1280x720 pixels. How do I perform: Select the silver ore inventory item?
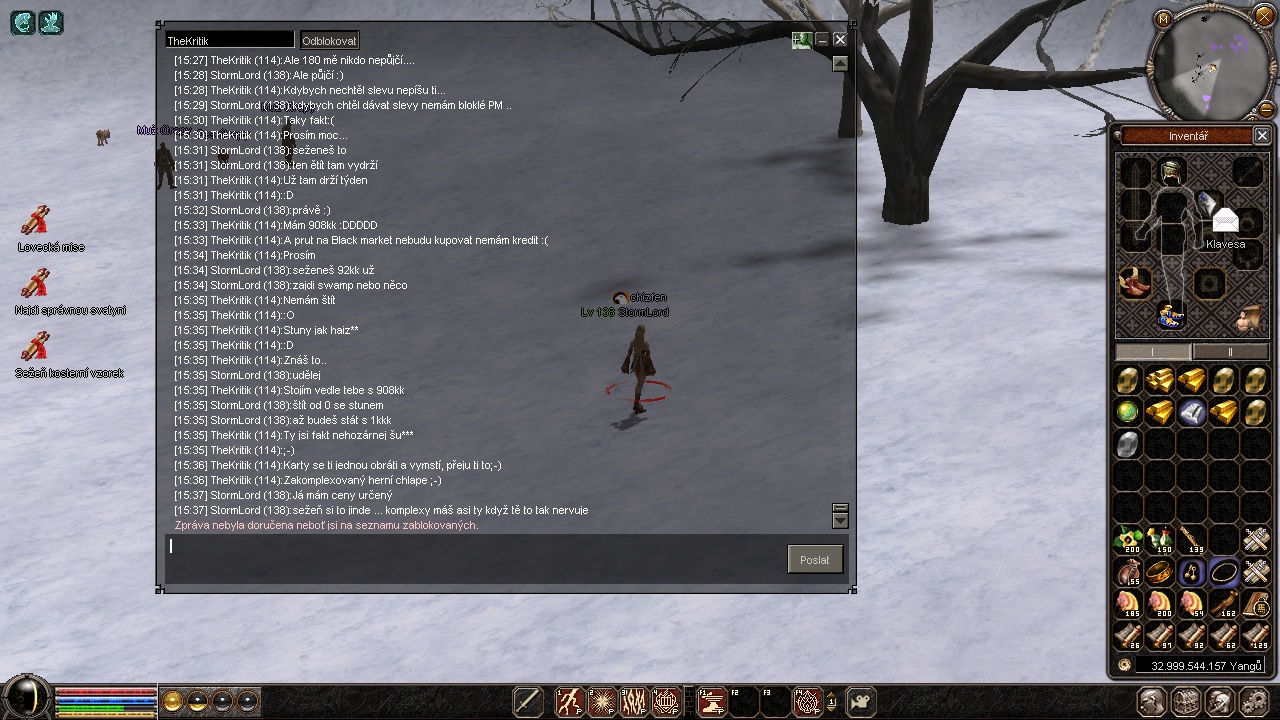point(1128,443)
